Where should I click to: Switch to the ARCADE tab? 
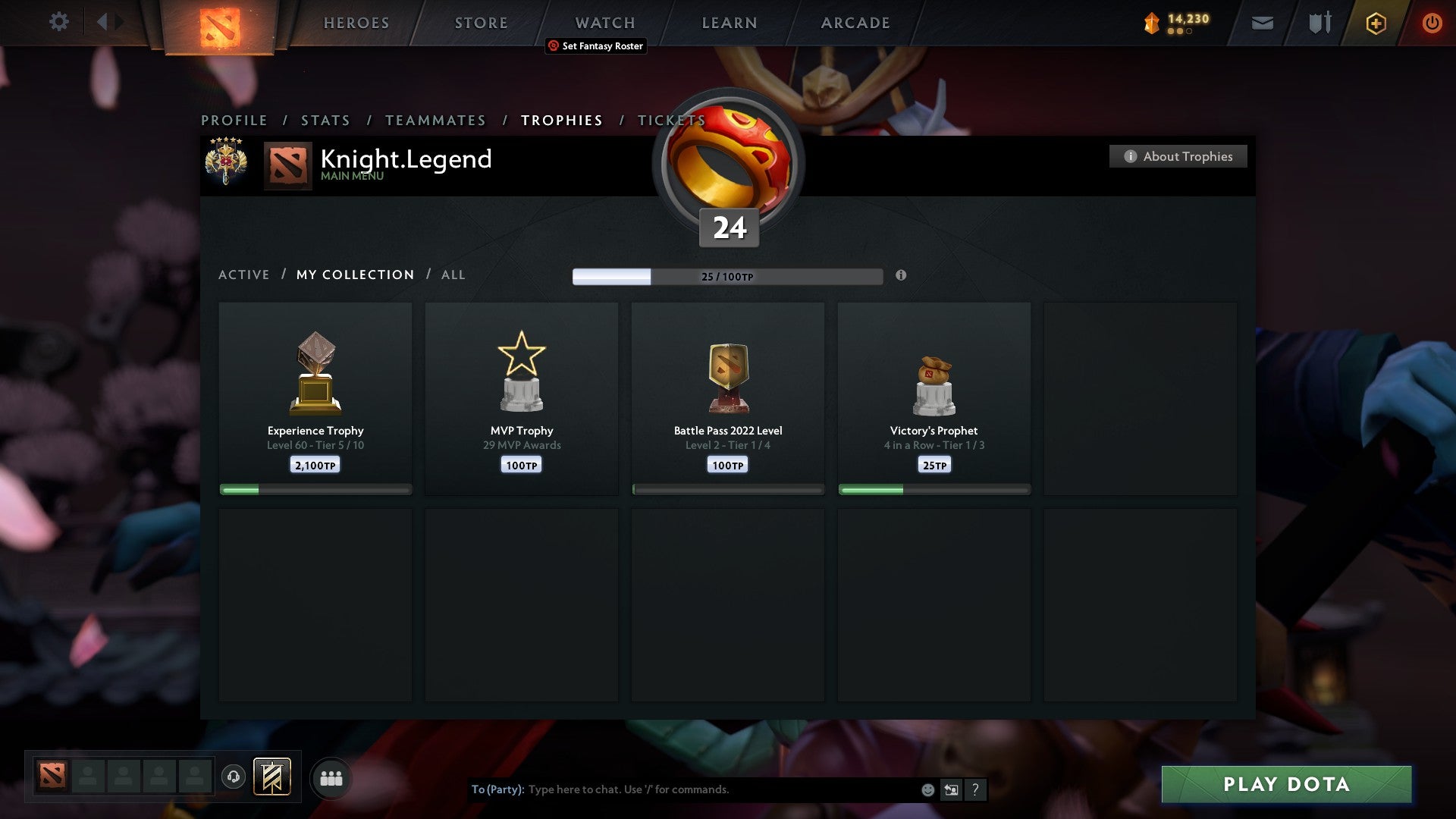(x=854, y=23)
